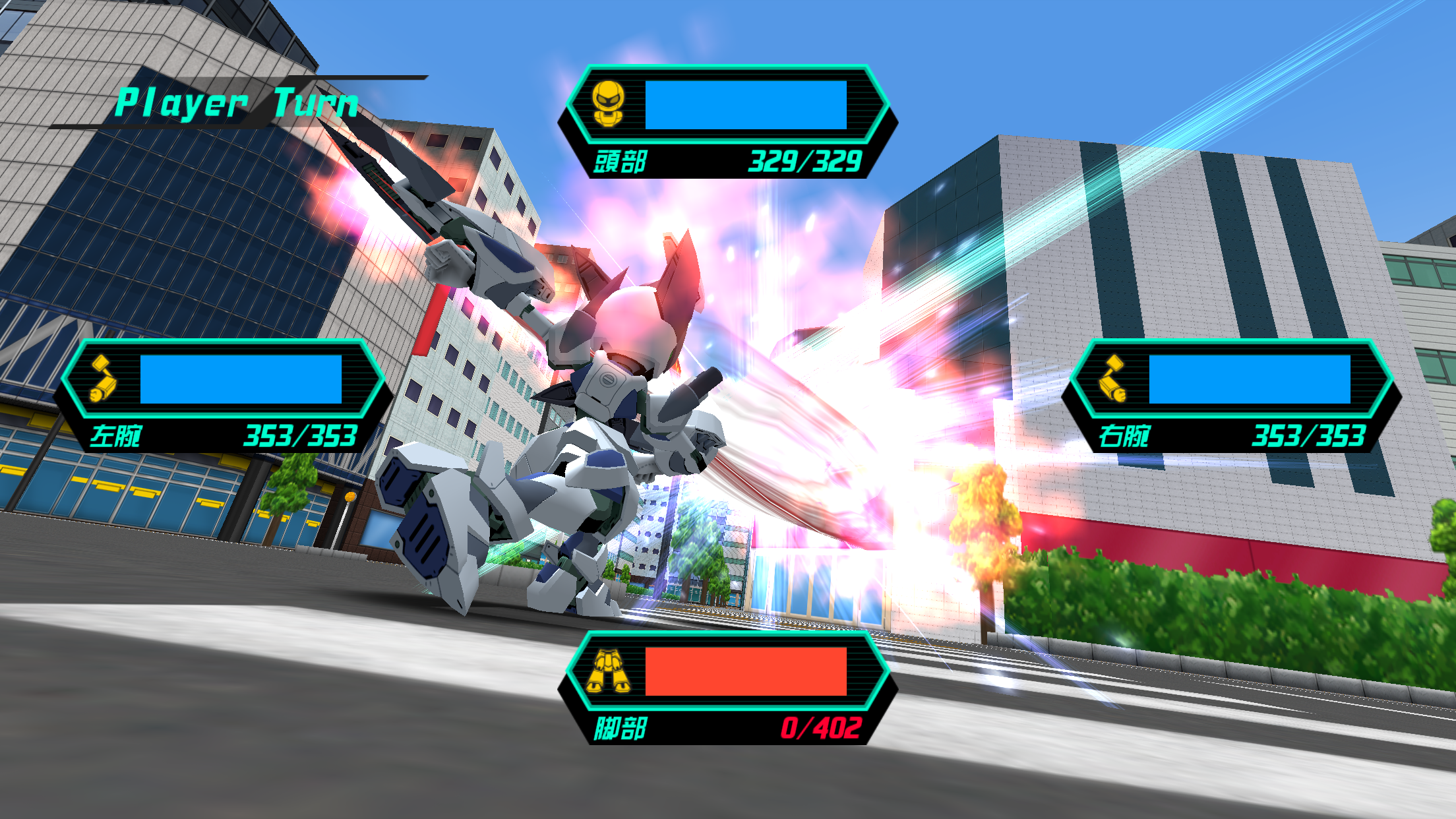Image resolution: width=1456 pixels, height=819 pixels.
Task: Click the 329/329 head HP value
Action: coord(806,160)
